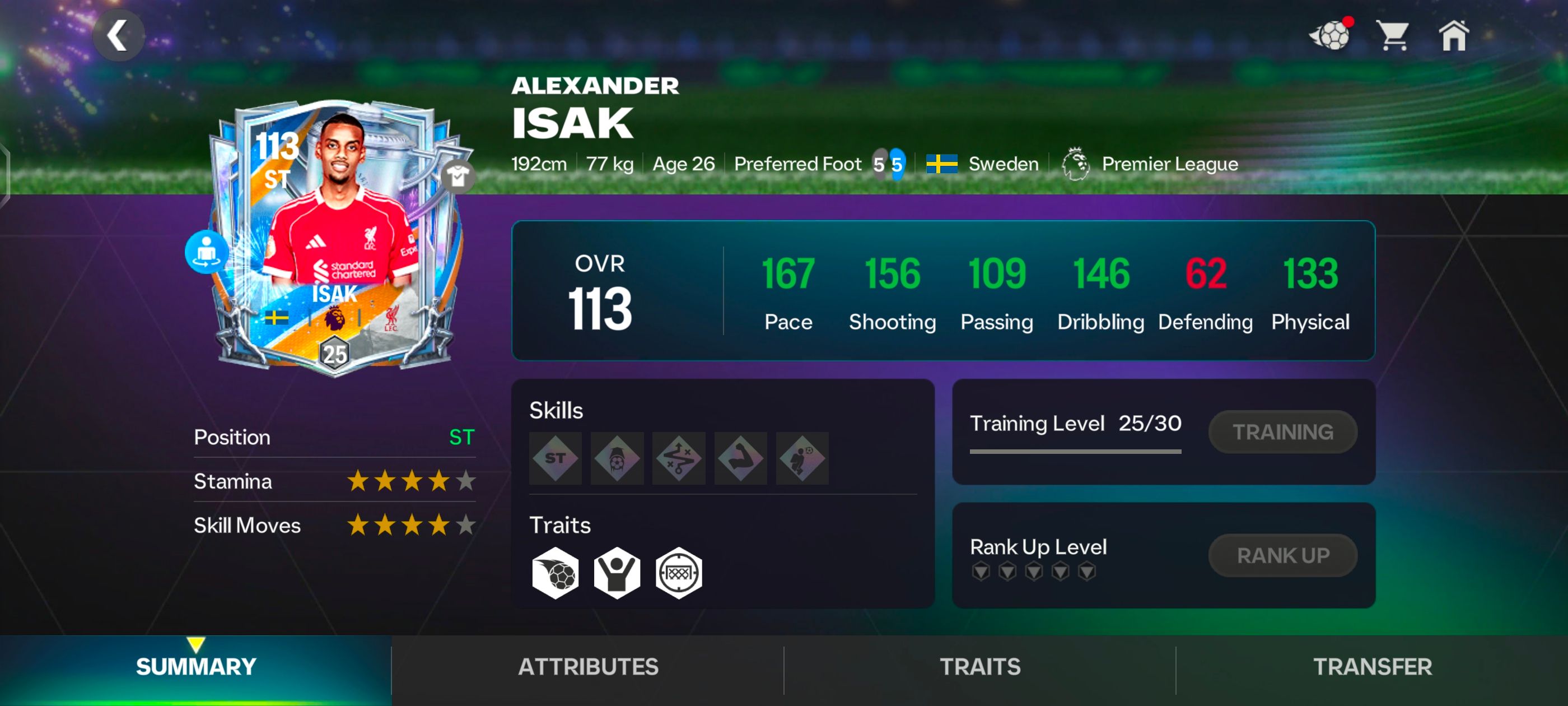Return to the home screen
The width and height of the screenshot is (1568, 706).
click(x=1454, y=36)
